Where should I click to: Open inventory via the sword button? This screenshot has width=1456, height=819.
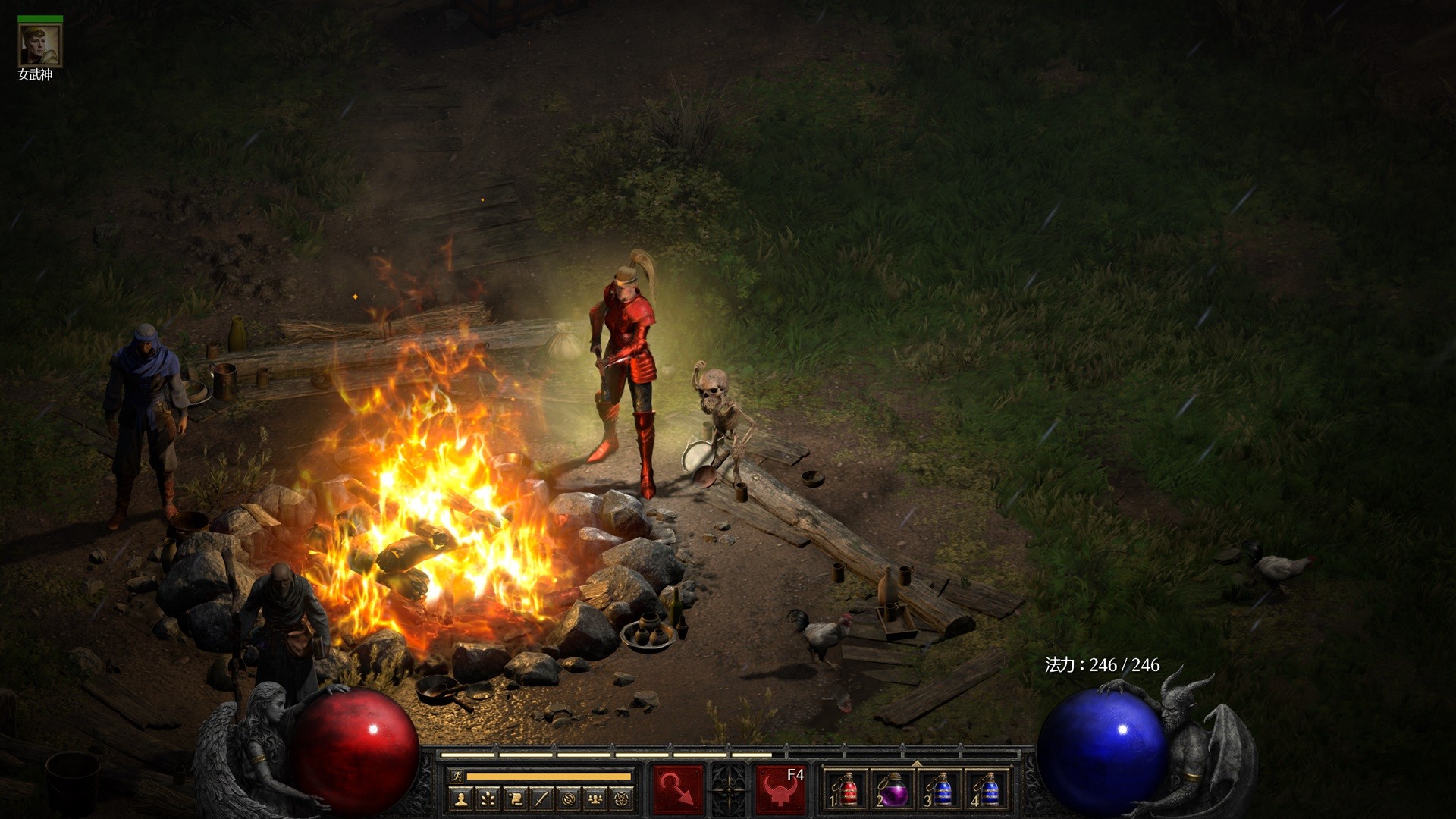(x=541, y=799)
